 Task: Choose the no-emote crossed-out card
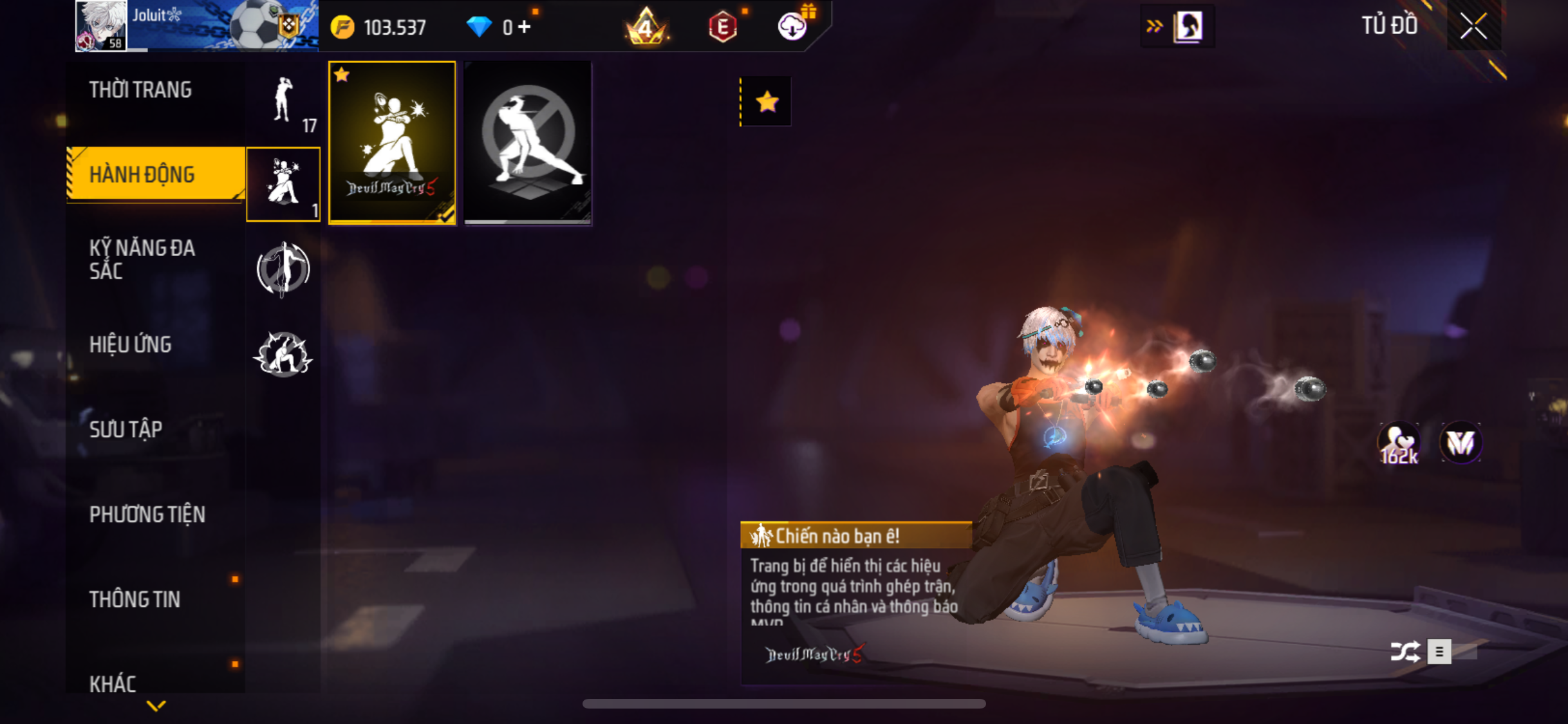coord(528,143)
